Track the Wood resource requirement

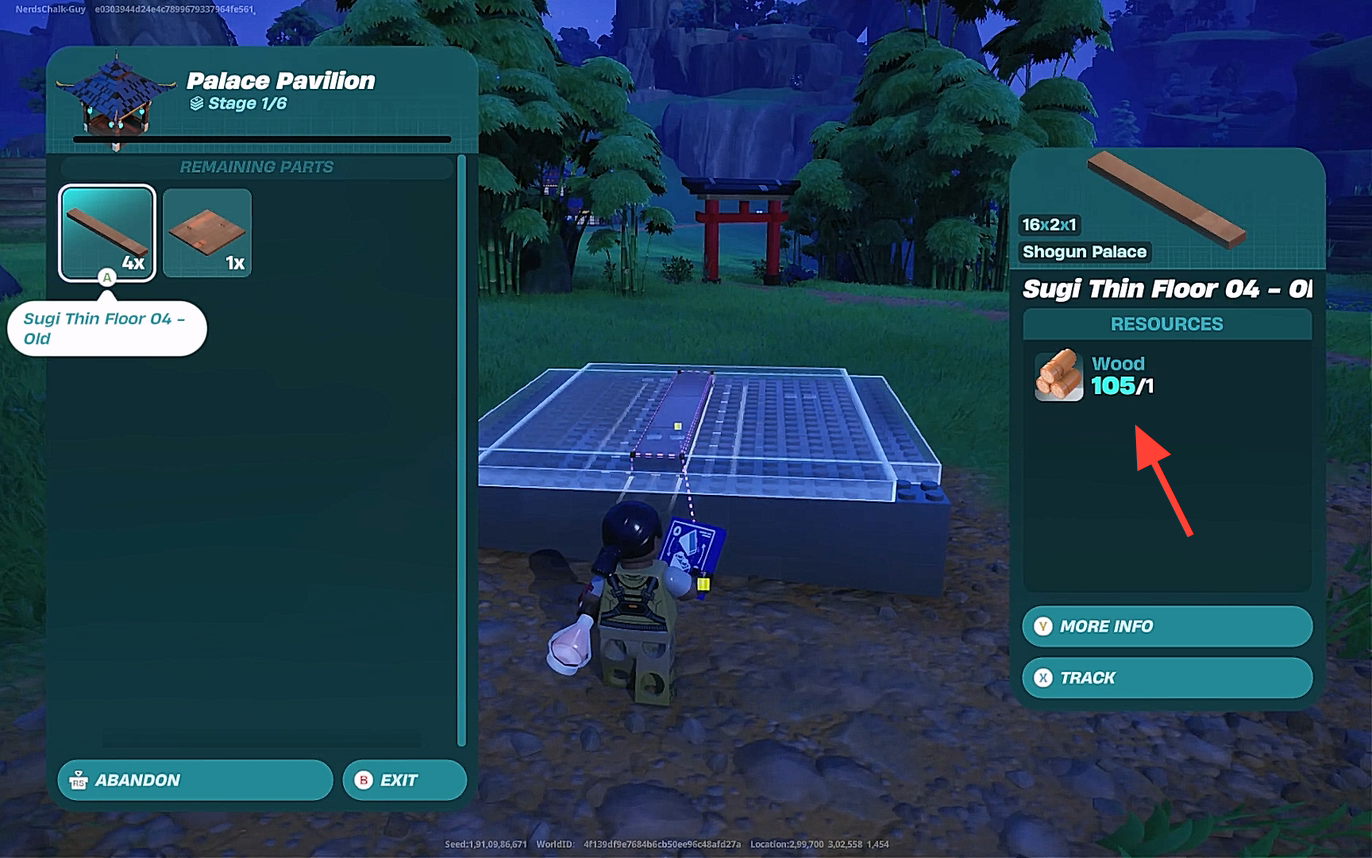(1166, 678)
